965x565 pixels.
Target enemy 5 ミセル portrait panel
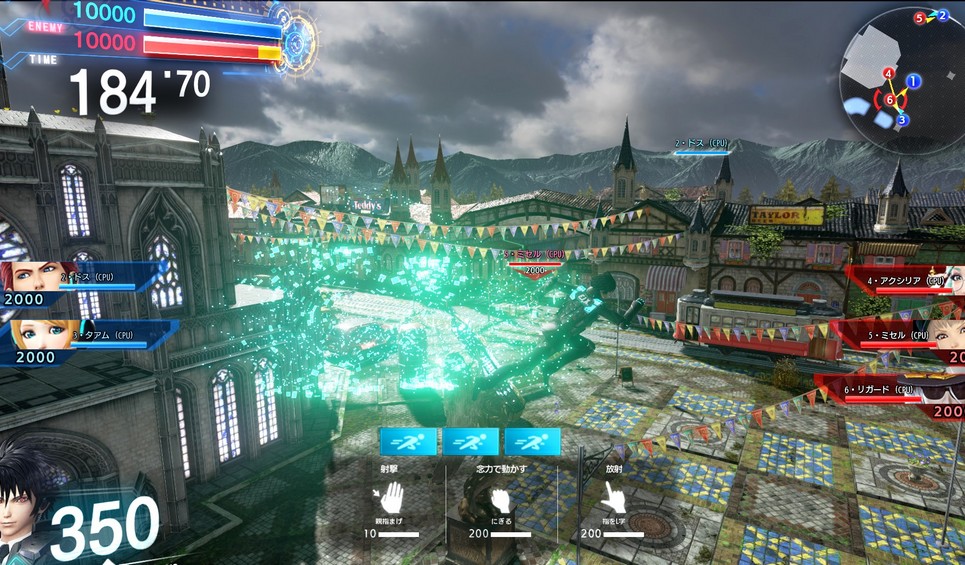tap(946, 337)
